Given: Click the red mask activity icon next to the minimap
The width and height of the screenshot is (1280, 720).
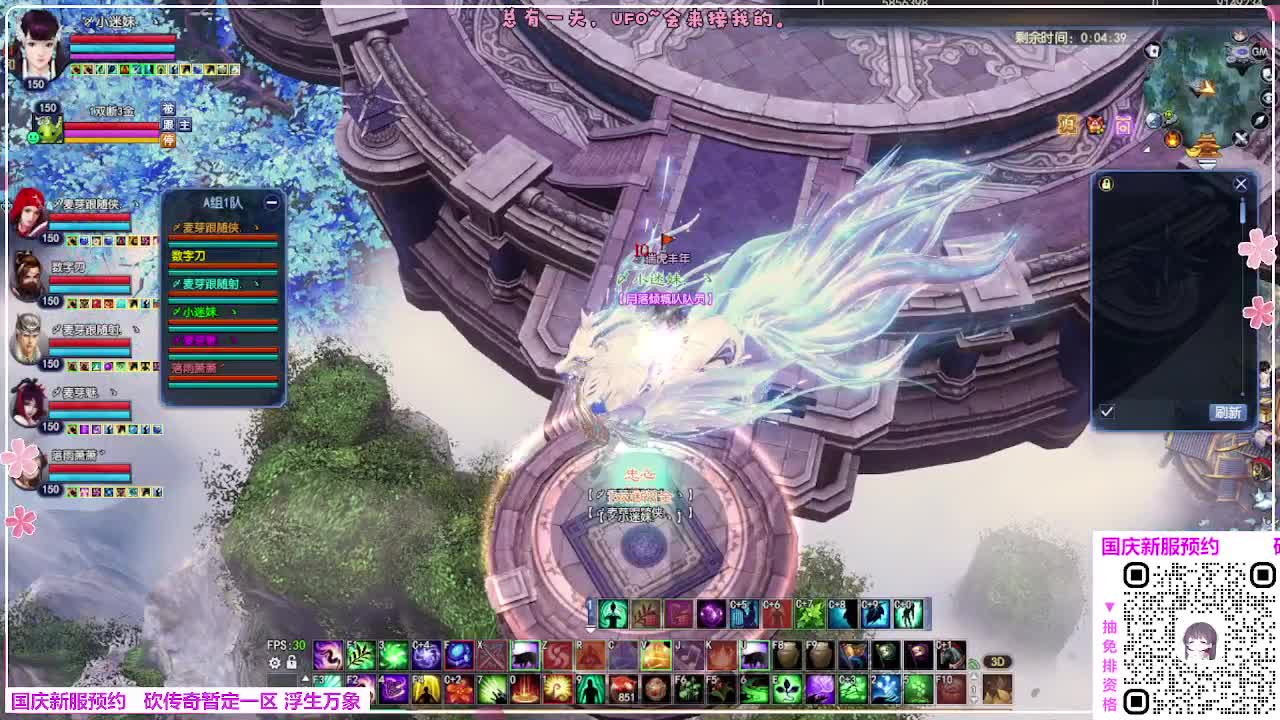Looking at the screenshot, I should [1094, 124].
